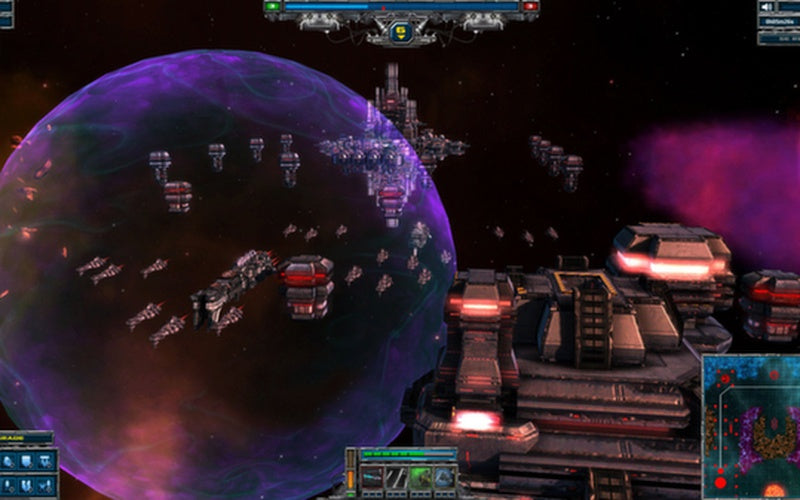Toggle the sound speaker icon
This screenshot has width=800, height=500.
(768, 6)
